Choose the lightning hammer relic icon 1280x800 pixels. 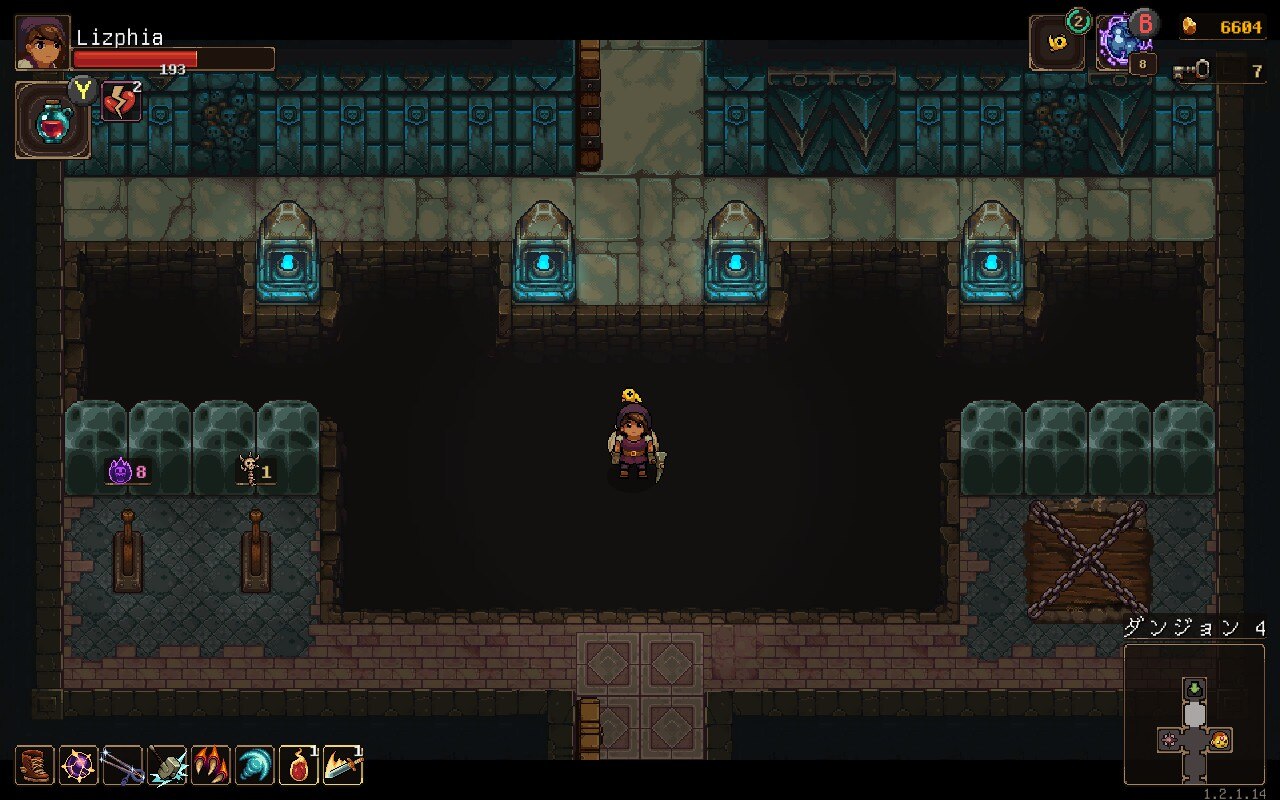(x=166, y=766)
